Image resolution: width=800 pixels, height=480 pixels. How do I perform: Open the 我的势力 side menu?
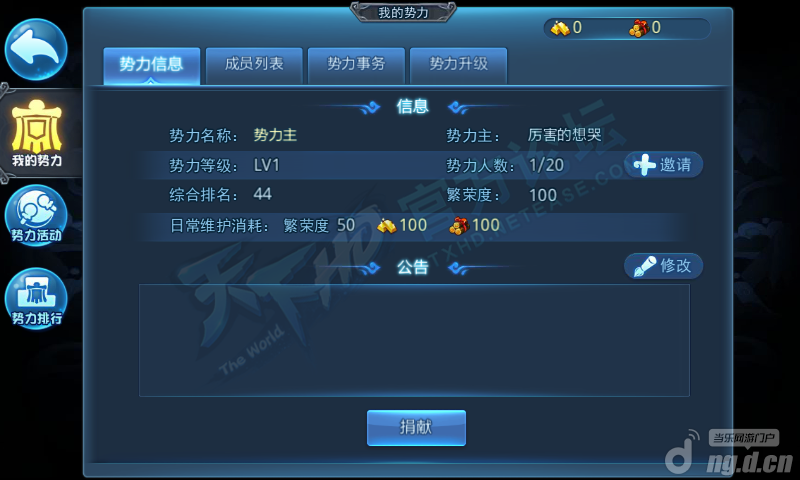(x=37, y=133)
